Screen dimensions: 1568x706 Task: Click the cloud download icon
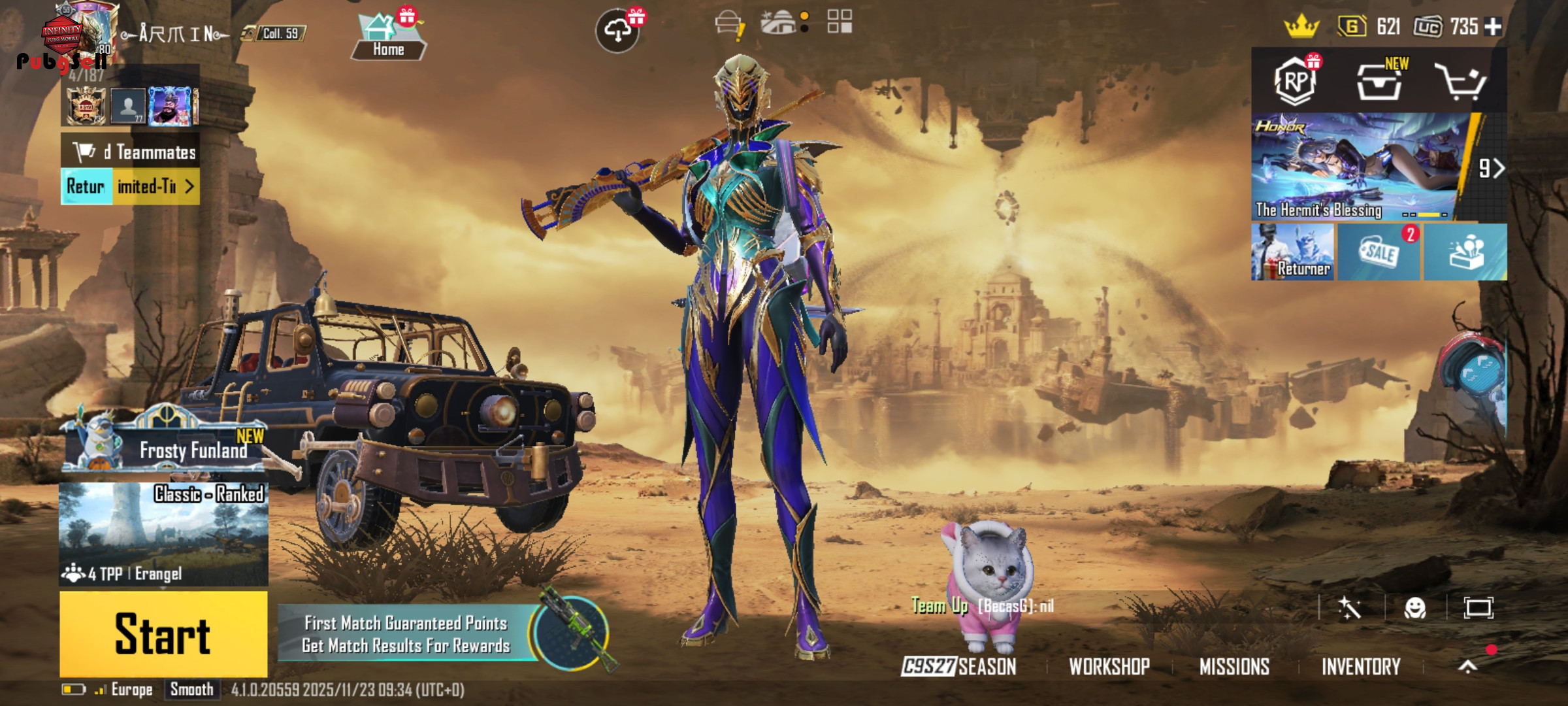click(x=617, y=31)
